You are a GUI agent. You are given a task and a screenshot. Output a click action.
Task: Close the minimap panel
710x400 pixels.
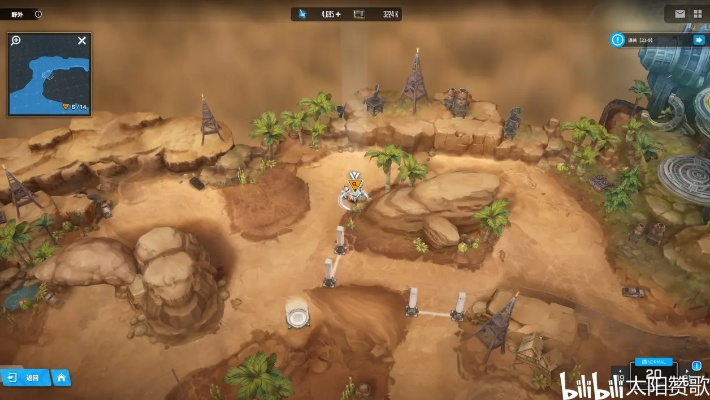pos(82,41)
